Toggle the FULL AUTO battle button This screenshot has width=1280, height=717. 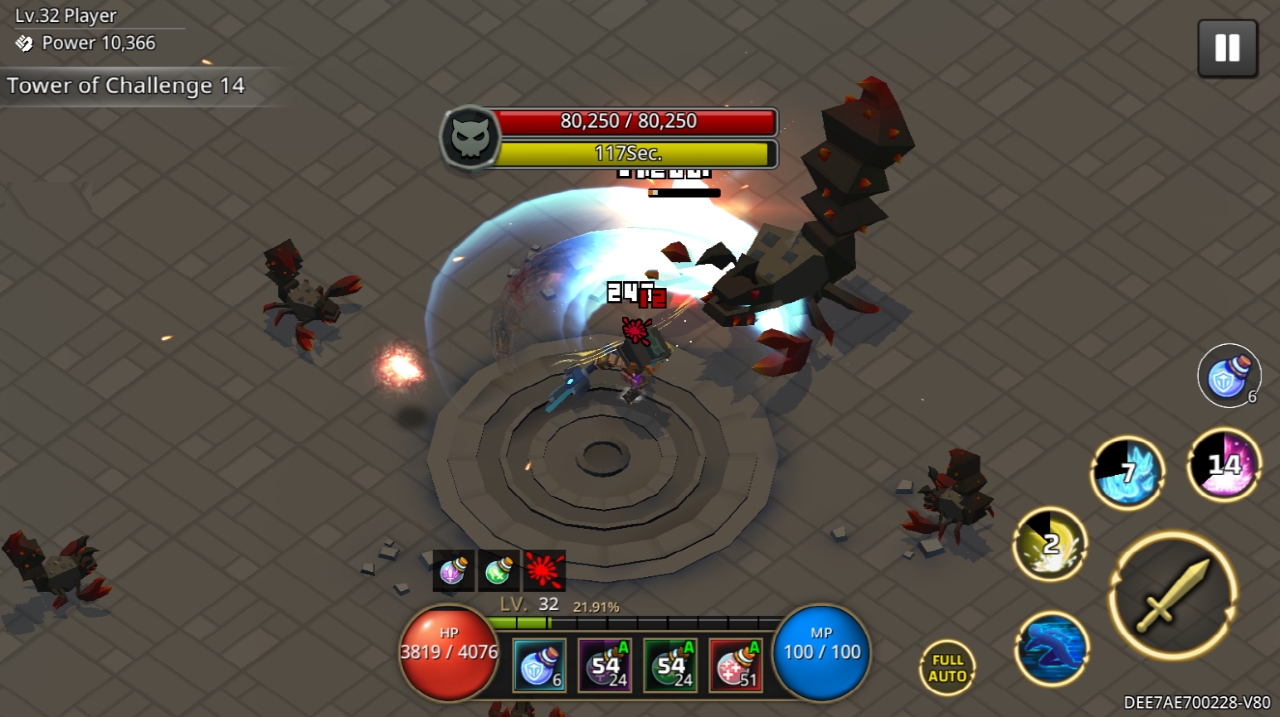coord(947,668)
